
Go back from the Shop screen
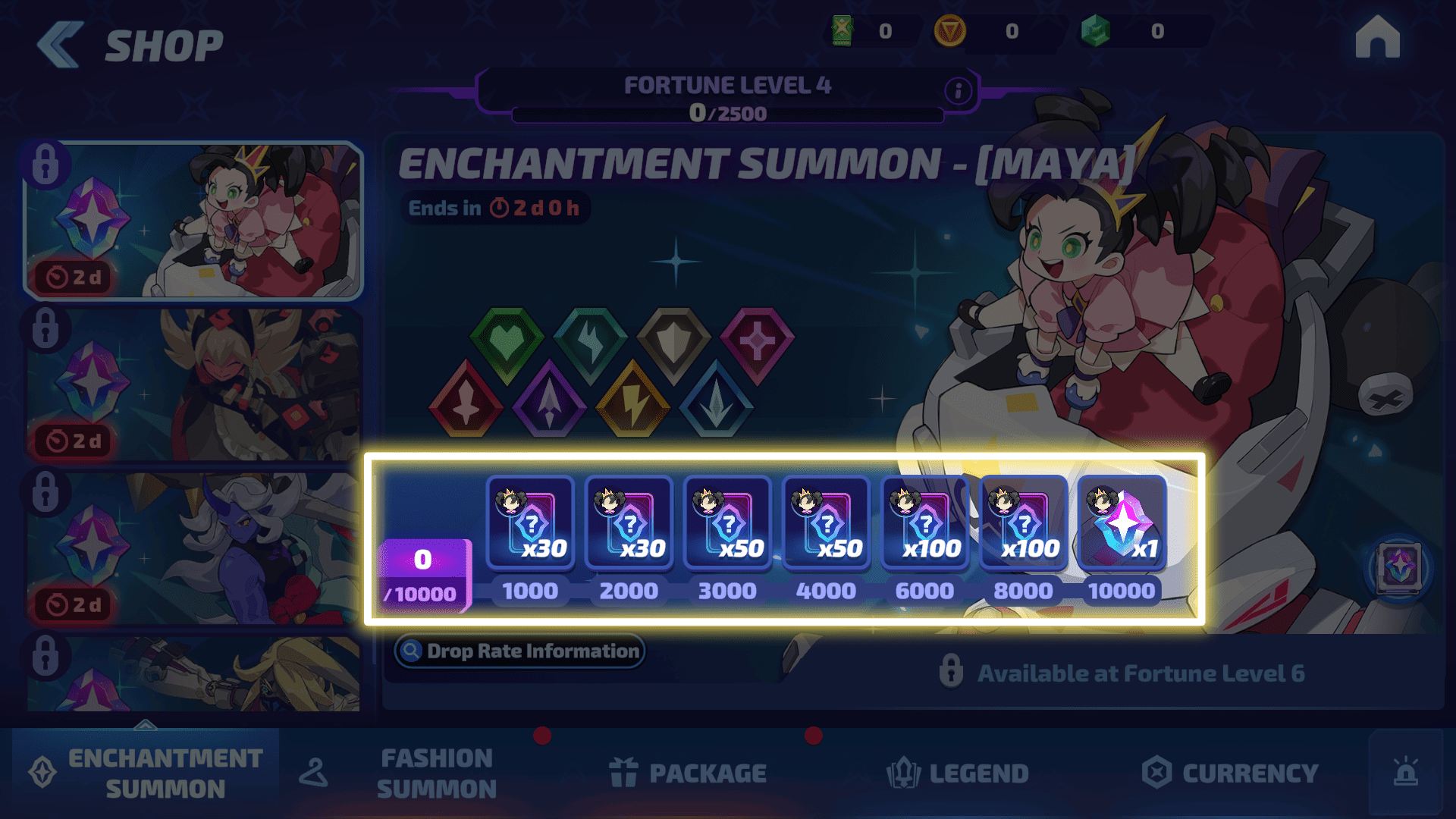coord(59,44)
